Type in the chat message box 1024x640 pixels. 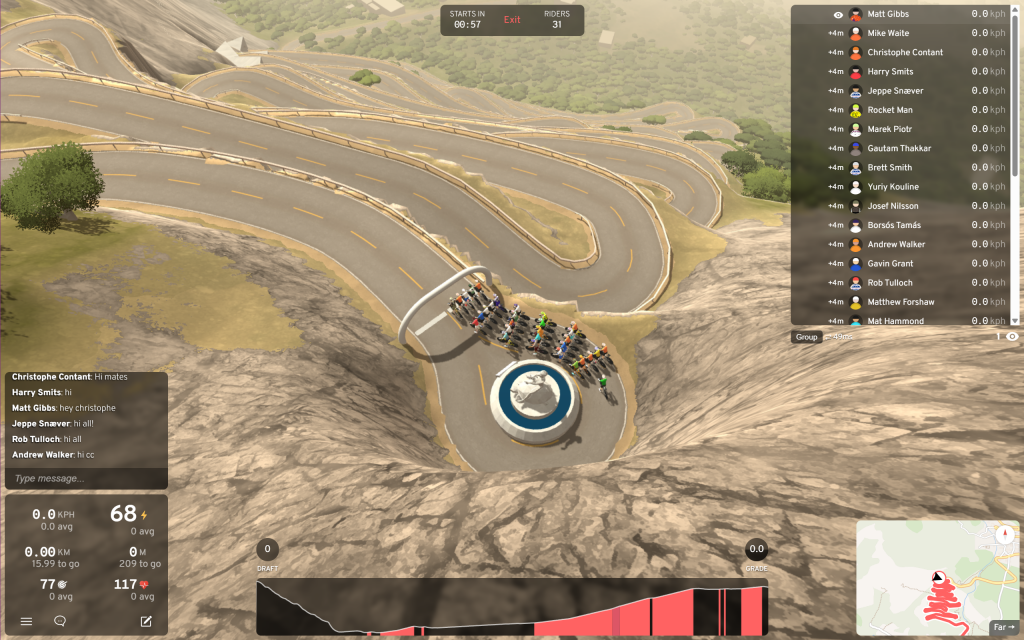click(86, 479)
